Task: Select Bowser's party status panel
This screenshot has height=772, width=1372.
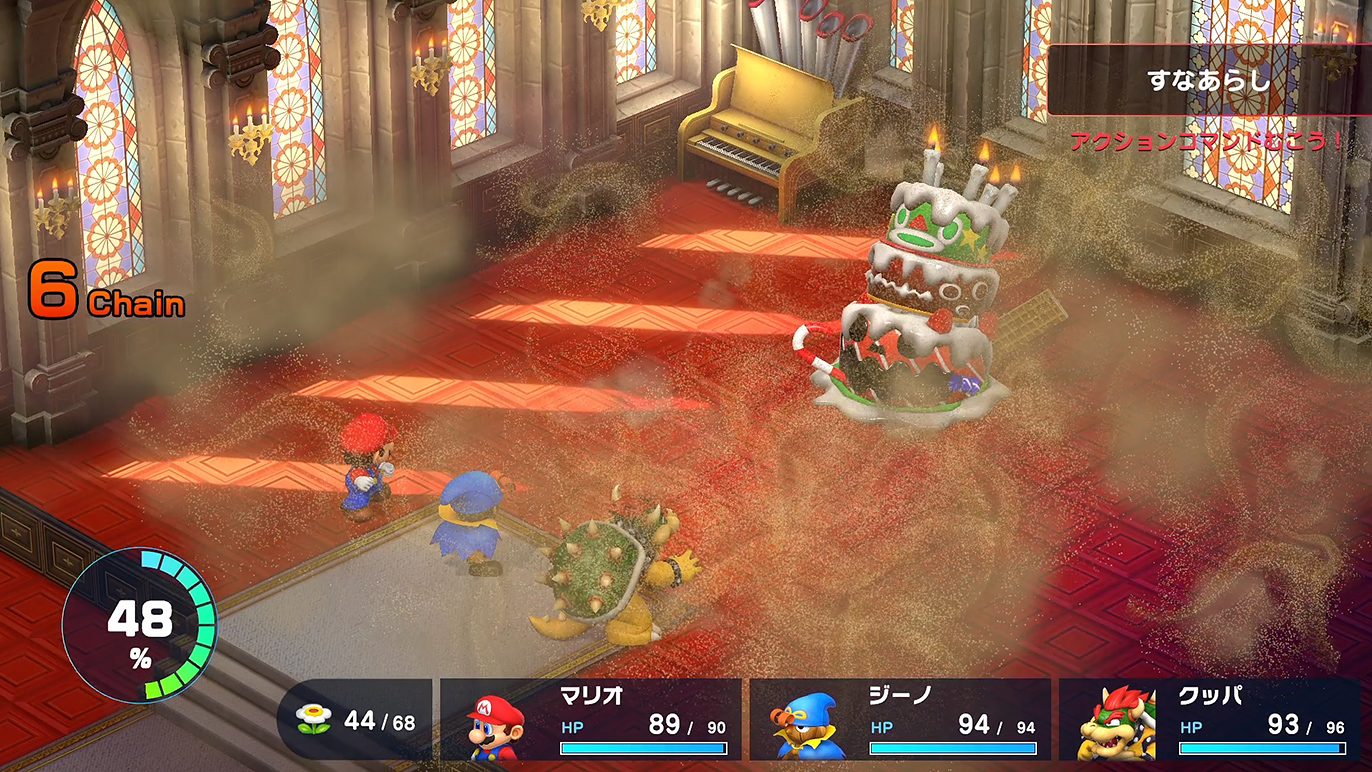Action: [1209, 720]
